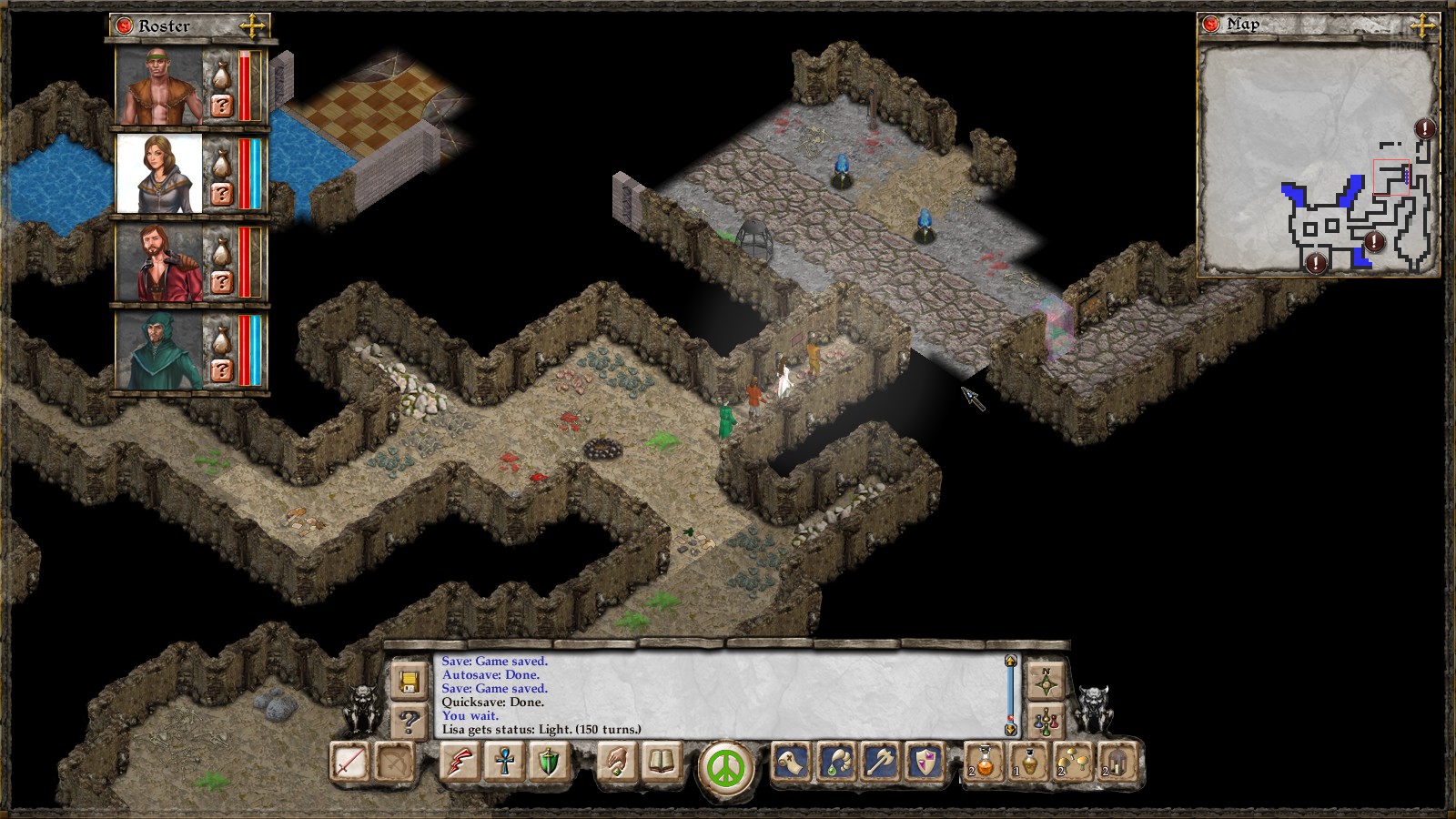Click the compass rose button
1456x819 pixels.
(1046, 682)
